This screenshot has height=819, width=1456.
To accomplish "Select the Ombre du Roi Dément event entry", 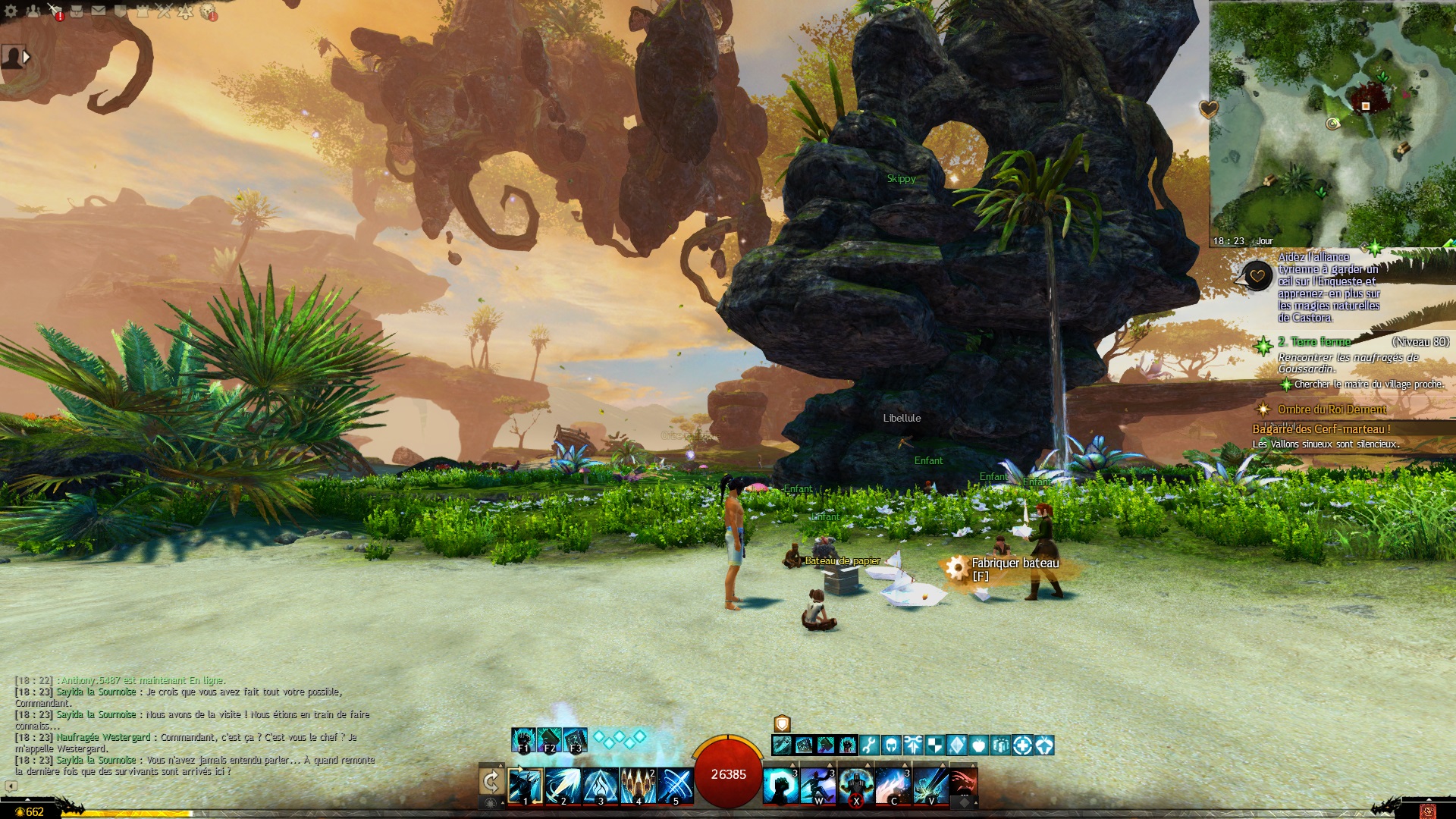I will point(1332,409).
